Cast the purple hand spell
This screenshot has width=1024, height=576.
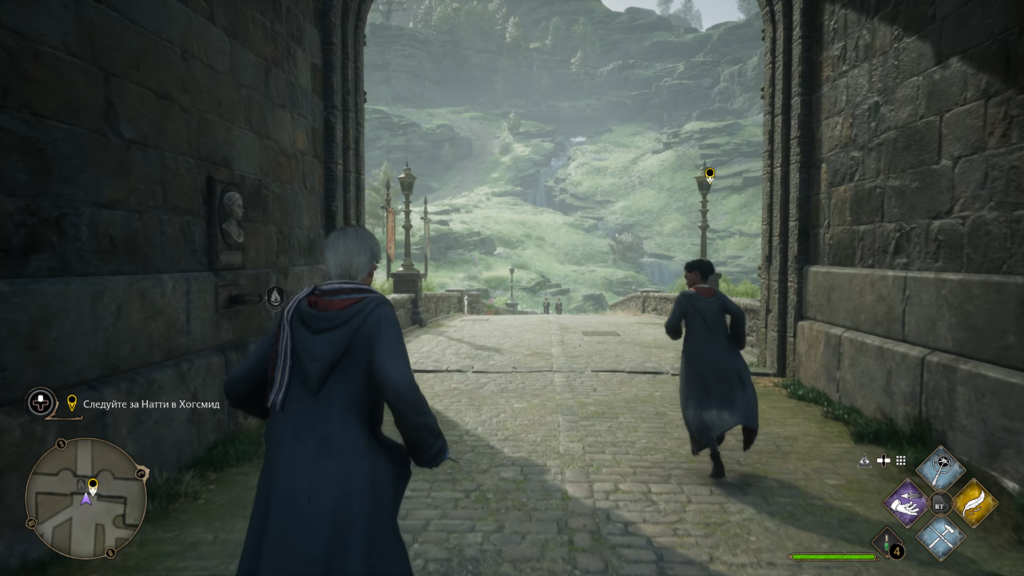tap(907, 502)
